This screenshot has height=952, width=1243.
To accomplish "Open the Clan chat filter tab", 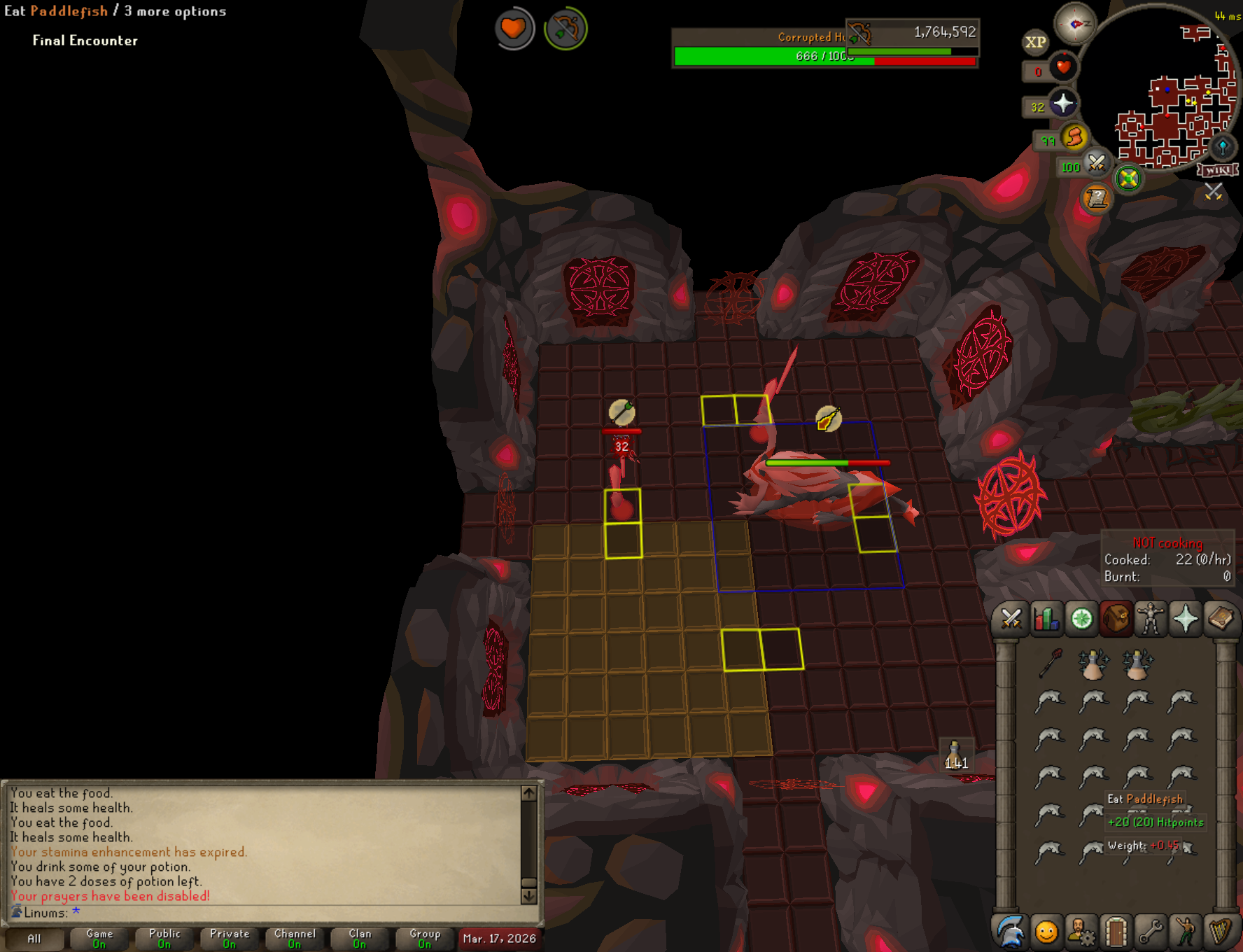I will [x=360, y=938].
